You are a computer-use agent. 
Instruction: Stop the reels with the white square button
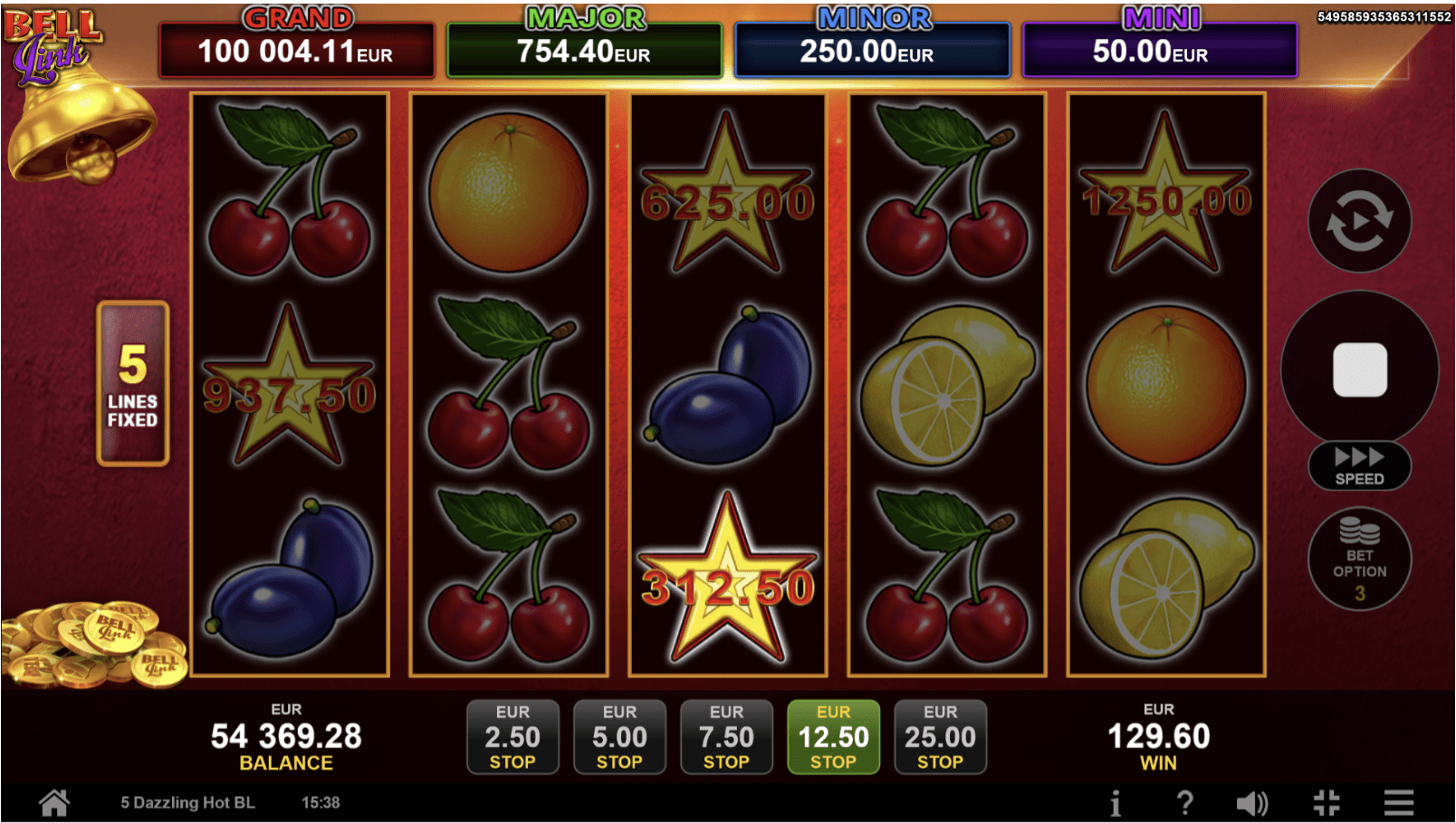coord(1359,369)
